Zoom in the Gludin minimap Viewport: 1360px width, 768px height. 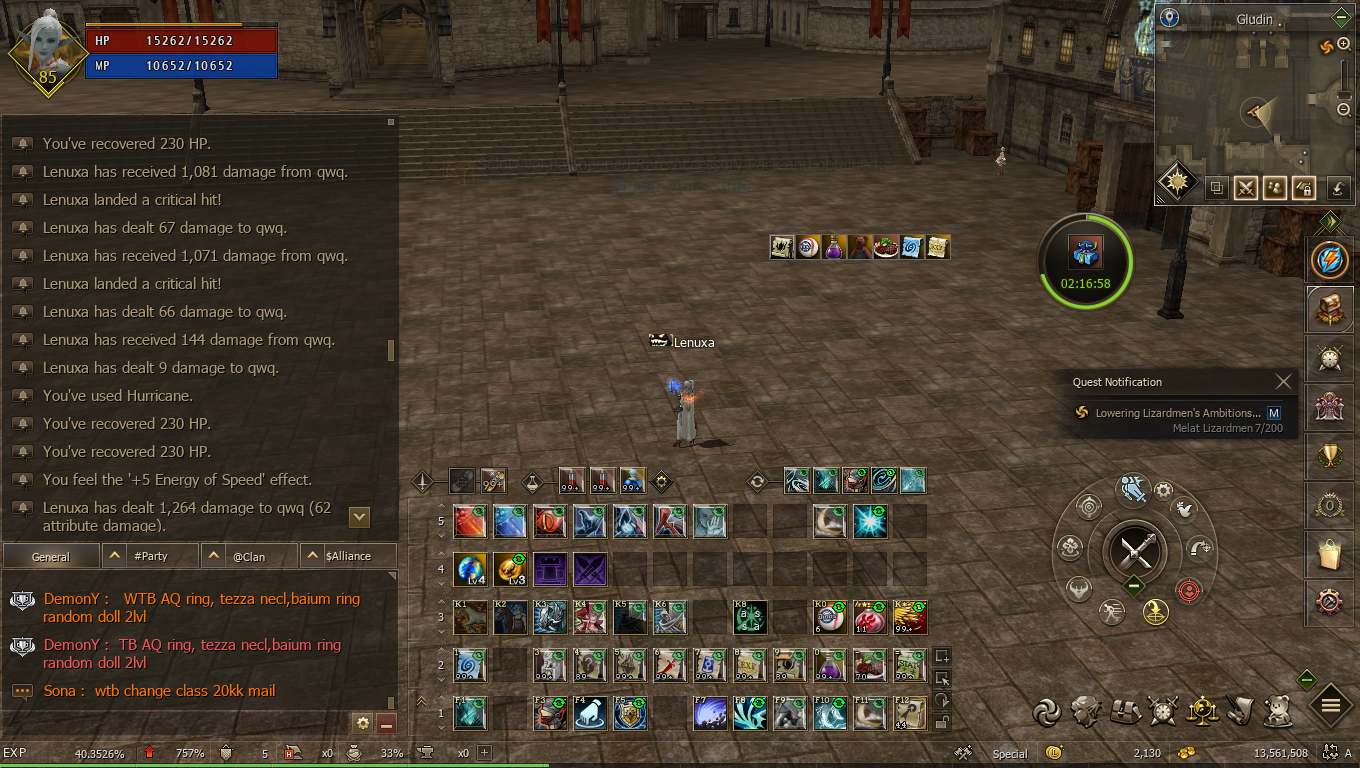click(1344, 46)
